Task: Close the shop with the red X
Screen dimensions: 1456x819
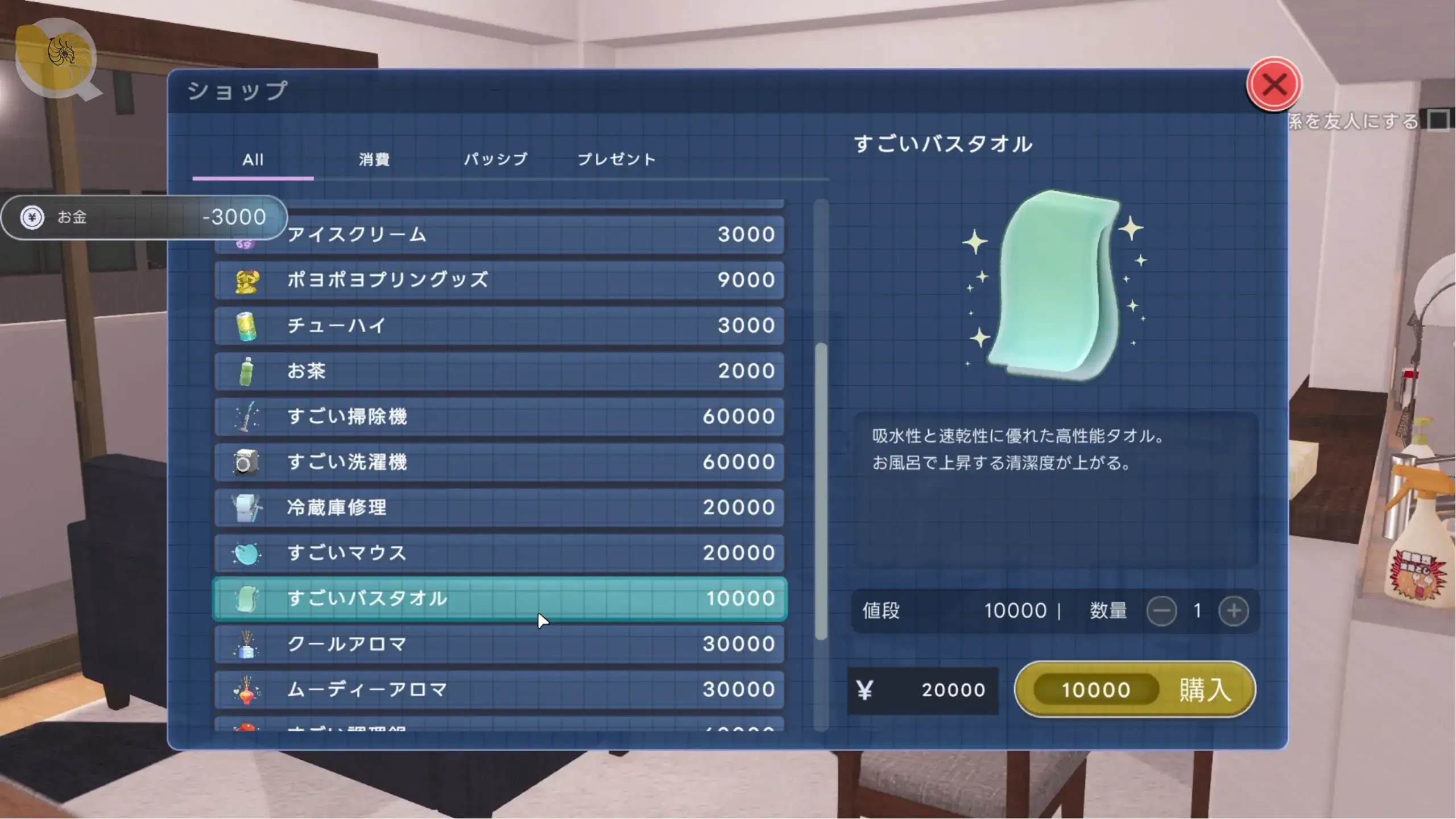Action: [x=1273, y=85]
